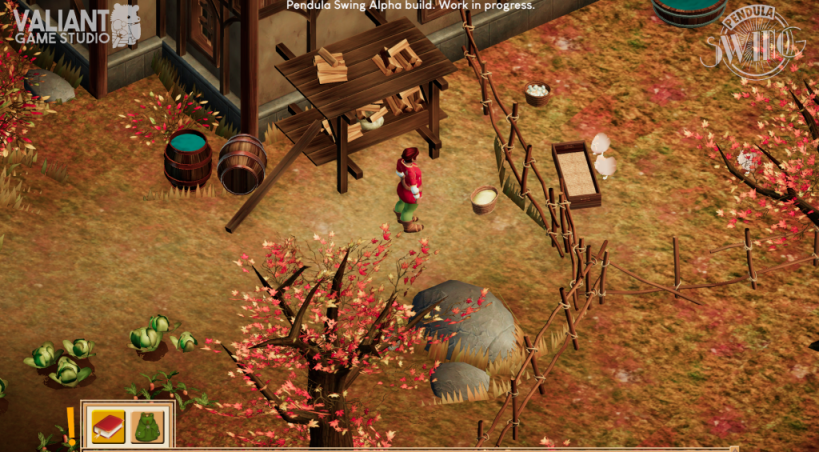The height and width of the screenshot is (452, 819).
Task: Open the red book journal
Action: click(x=108, y=427)
